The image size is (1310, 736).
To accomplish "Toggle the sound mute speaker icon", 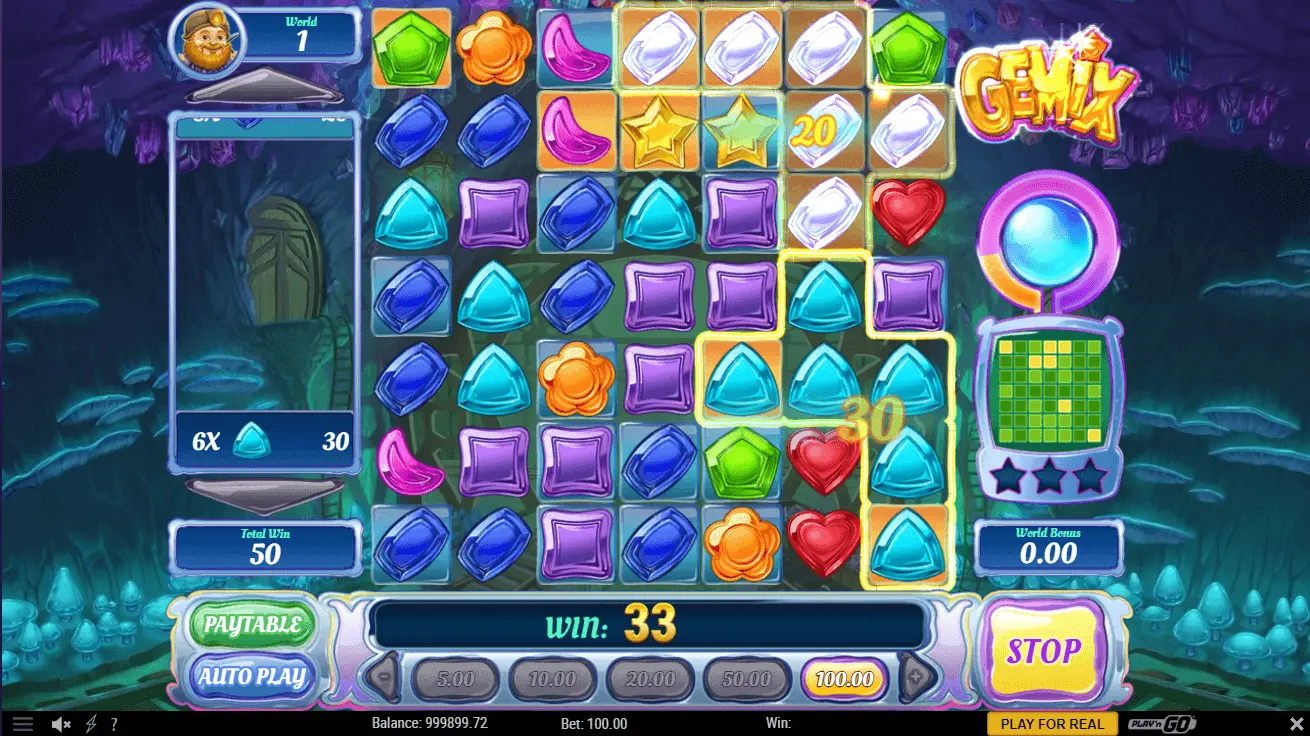I will pyautogui.click(x=61, y=724).
